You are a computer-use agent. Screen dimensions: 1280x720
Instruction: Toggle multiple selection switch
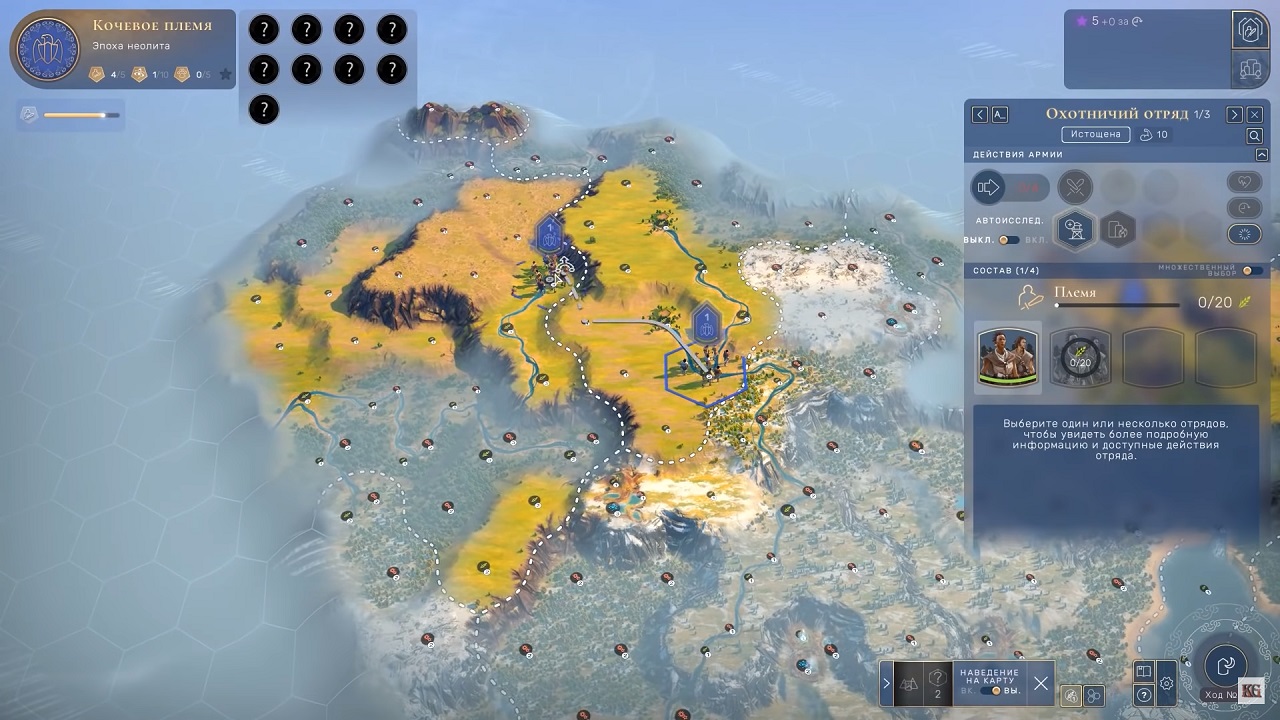[x=1251, y=270]
